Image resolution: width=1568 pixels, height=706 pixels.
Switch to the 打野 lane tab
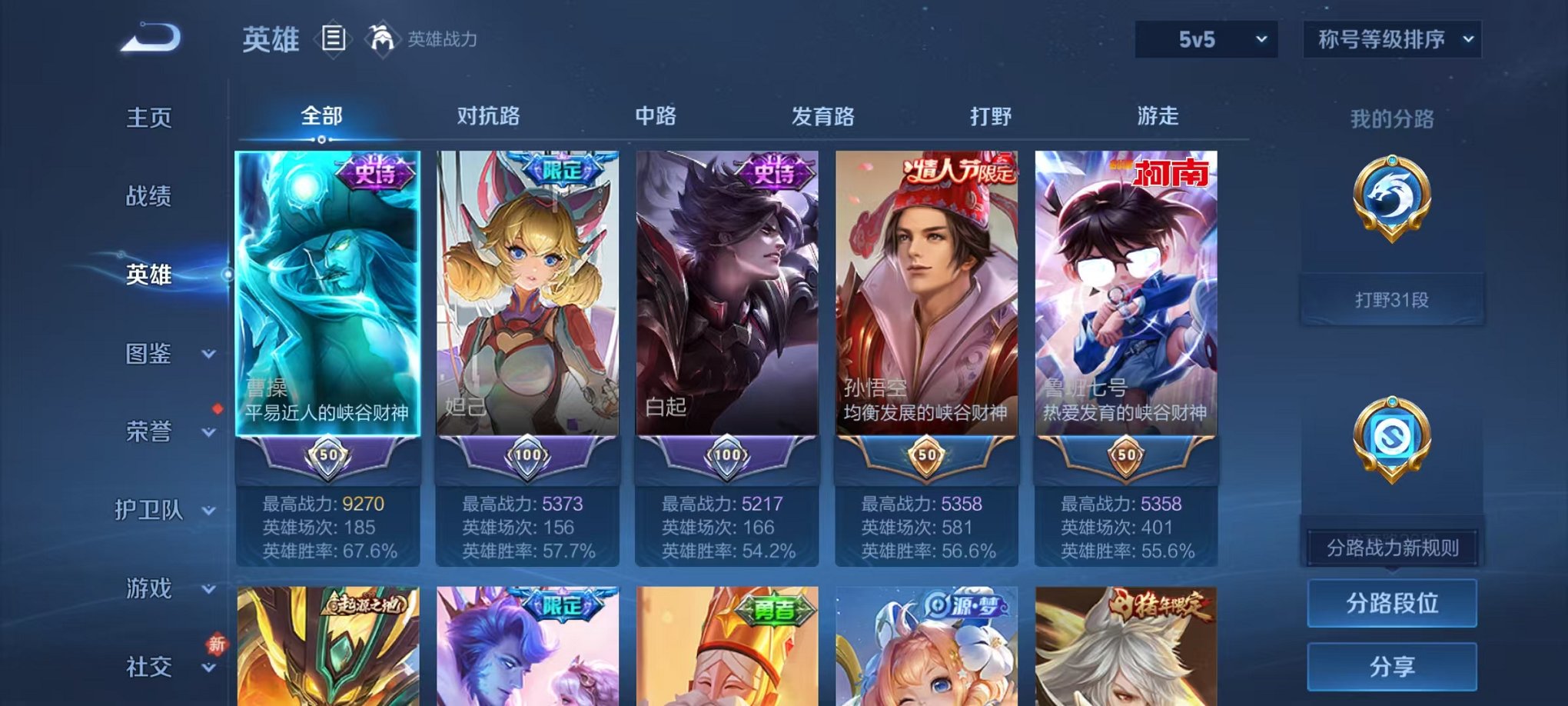click(x=992, y=116)
